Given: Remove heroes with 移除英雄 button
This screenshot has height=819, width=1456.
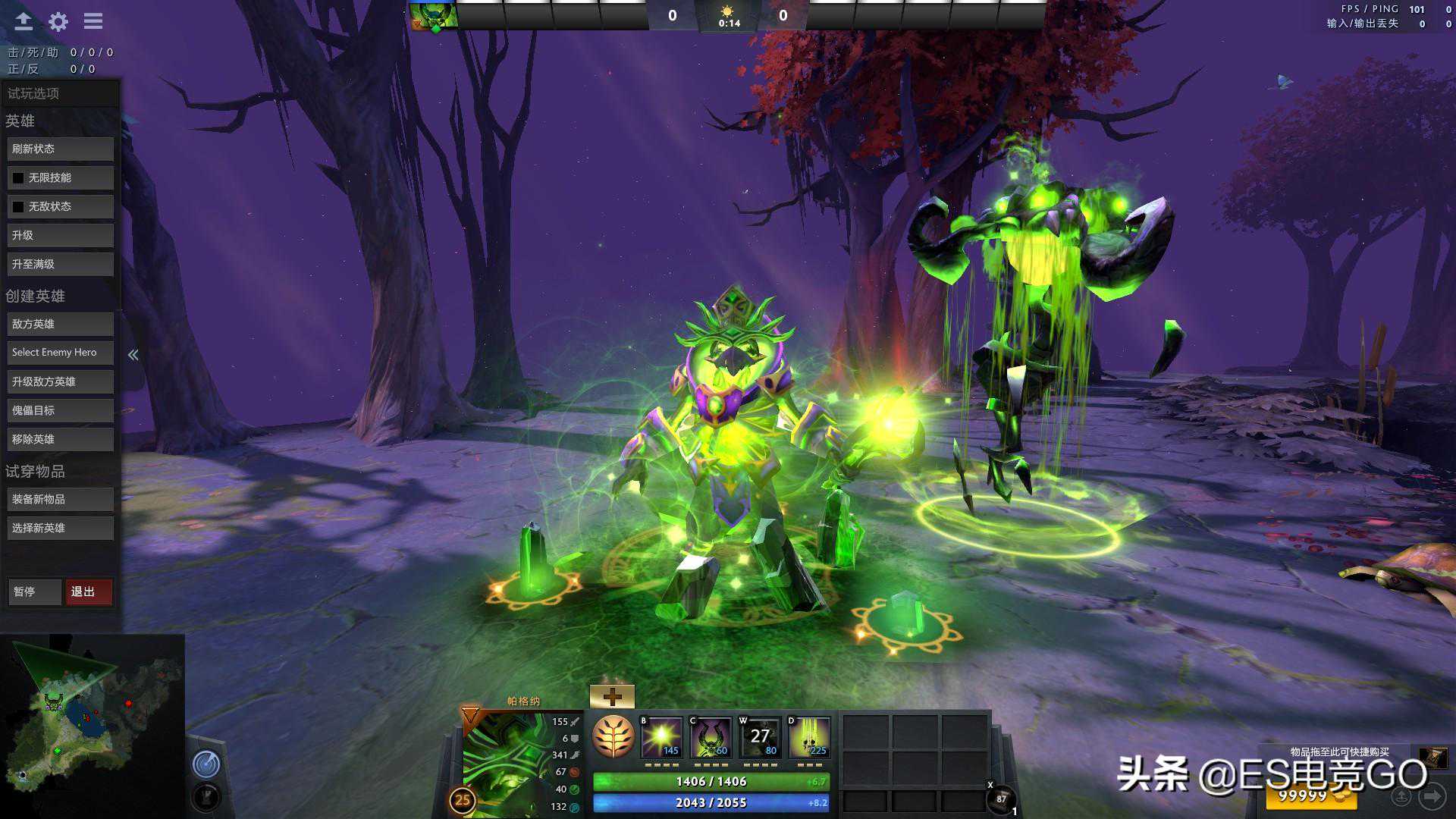Looking at the screenshot, I should coord(60,440).
